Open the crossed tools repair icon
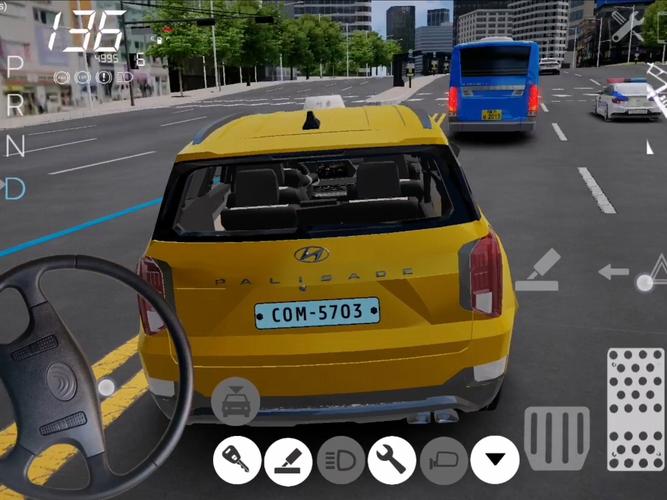The width and height of the screenshot is (667, 500). [x=627, y=27]
